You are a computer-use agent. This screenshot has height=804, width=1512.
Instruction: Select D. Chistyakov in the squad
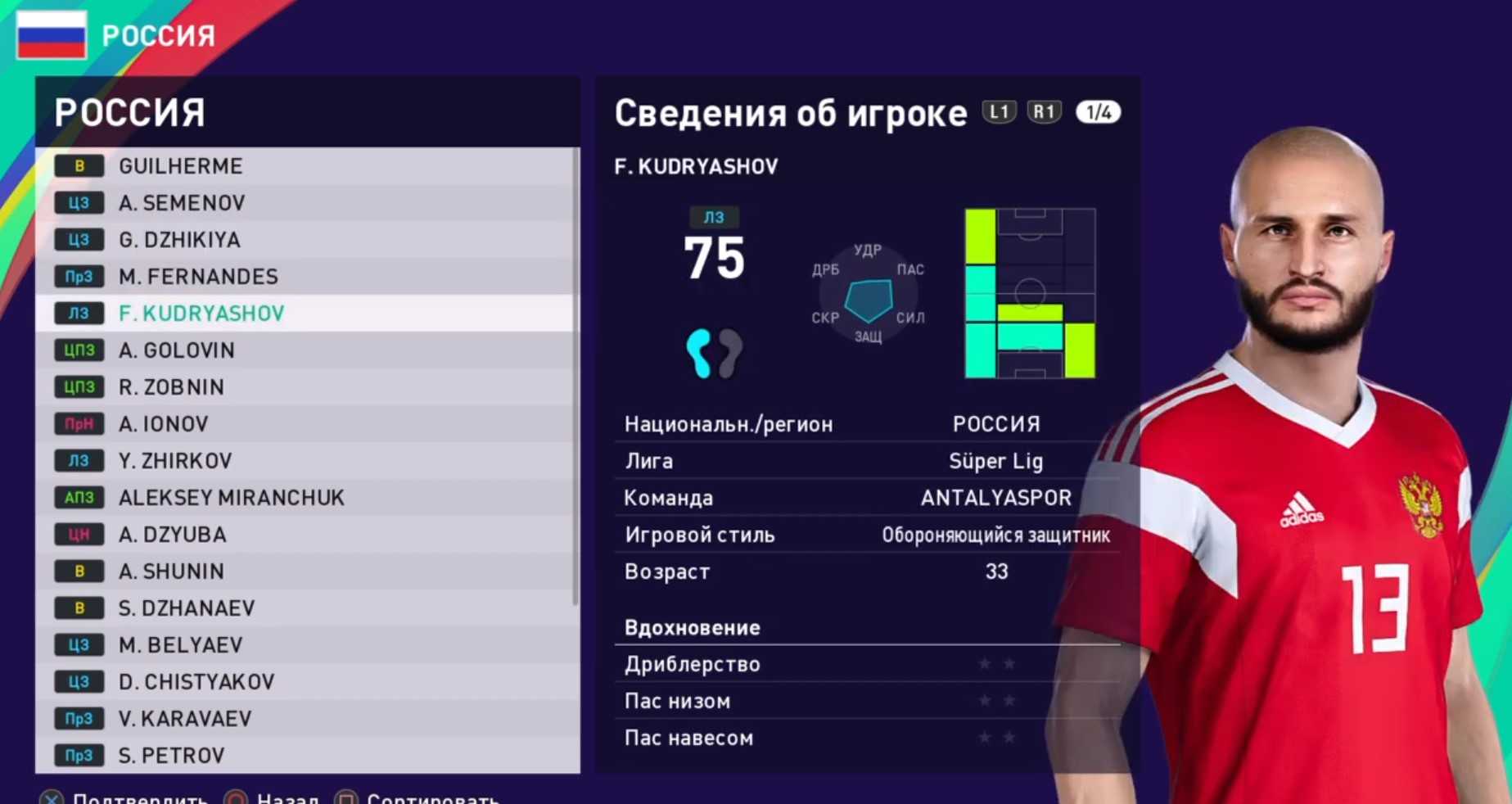pyautogui.click(x=196, y=682)
